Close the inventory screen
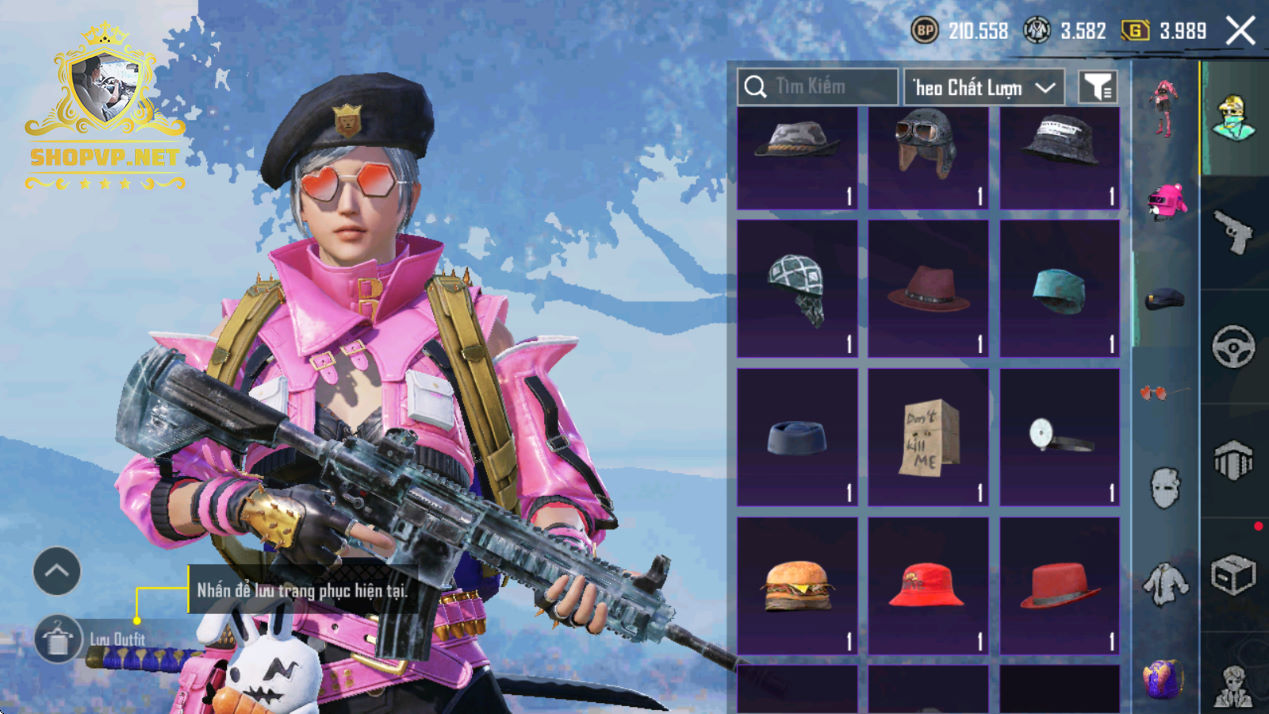1269x714 pixels. coord(1241,31)
